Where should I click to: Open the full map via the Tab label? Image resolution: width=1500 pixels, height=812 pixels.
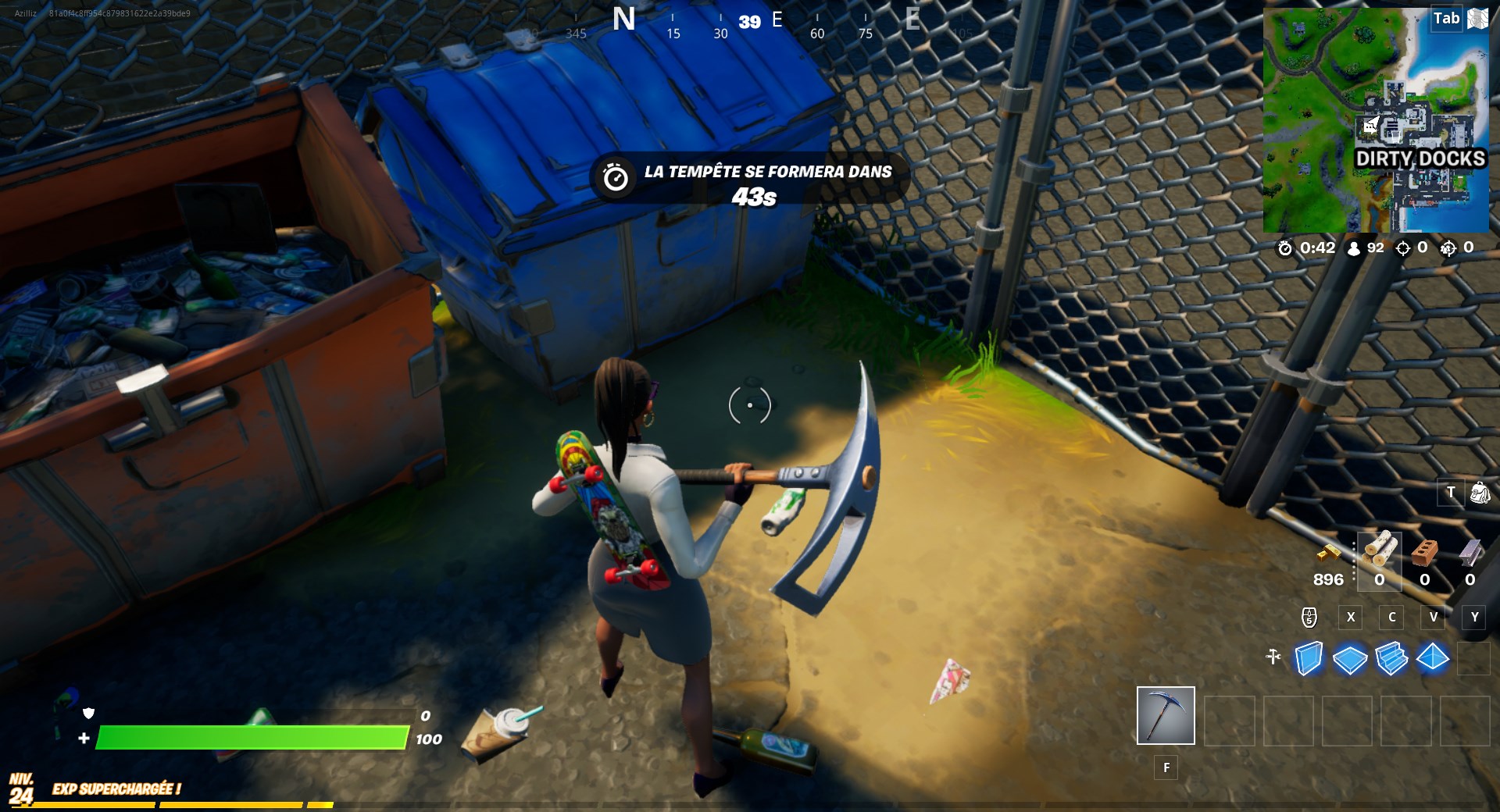click(1446, 17)
